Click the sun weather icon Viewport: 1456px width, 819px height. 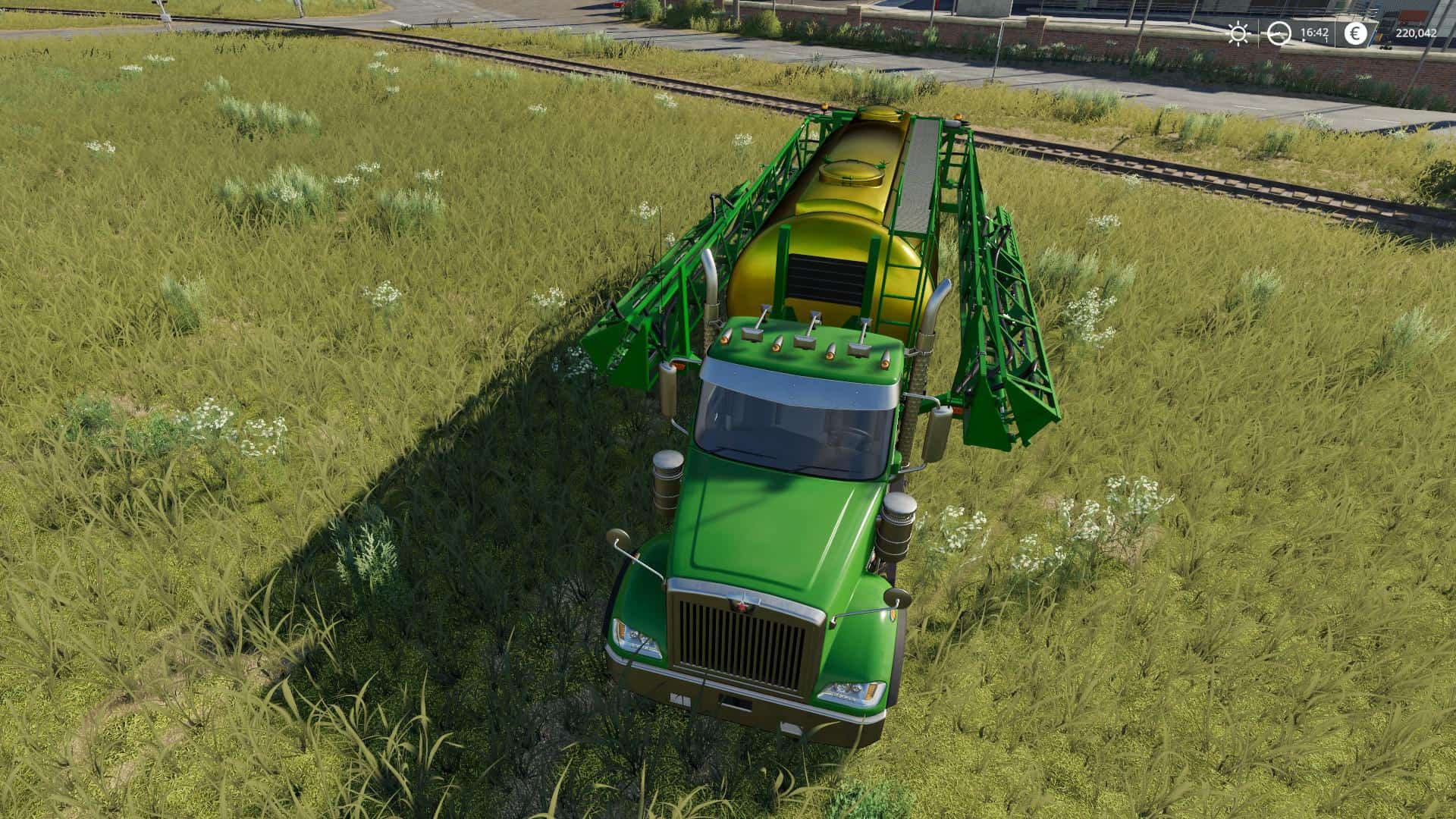click(x=1238, y=33)
